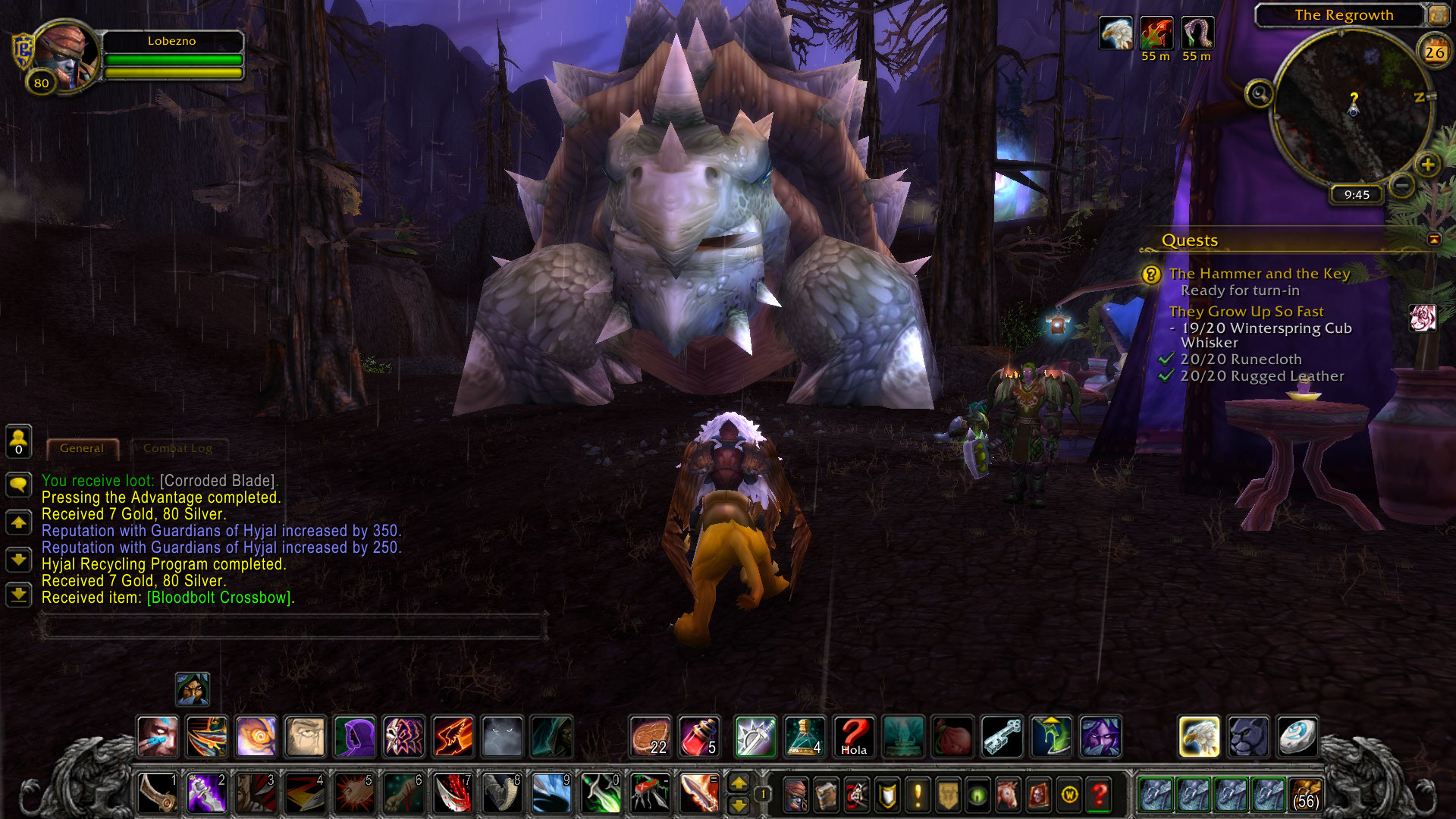Click the world map button beside zone name
The width and height of the screenshot is (1456, 819).
click(x=1439, y=14)
